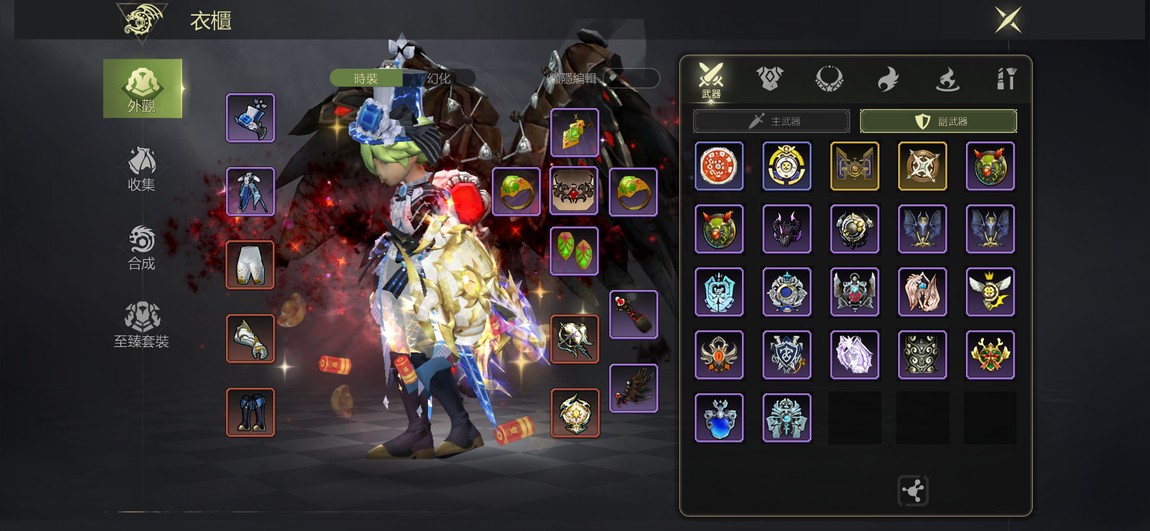Switch to the 幻化 transmog tab
Screen dimensions: 1150x531
coord(440,78)
